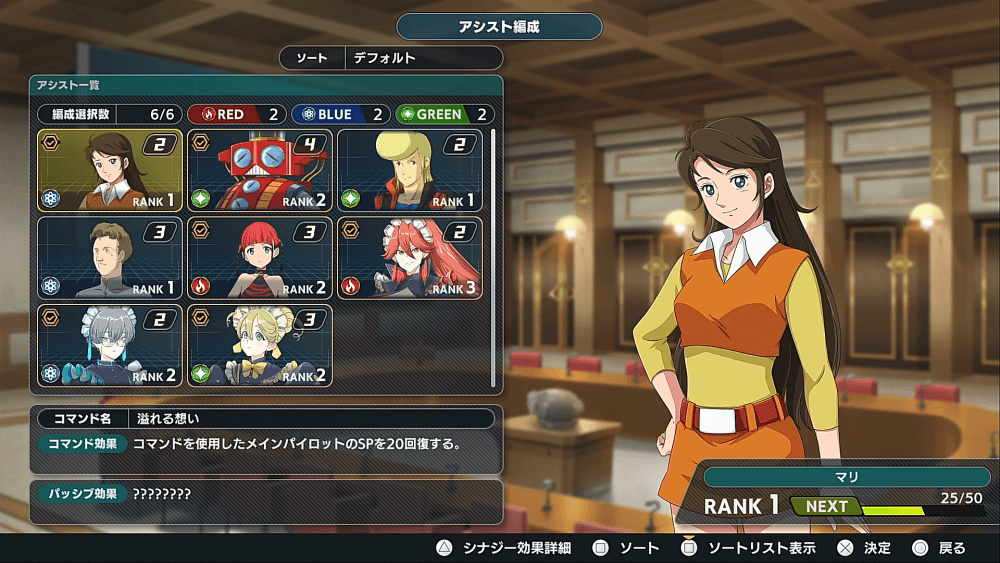Pick the brown-haired man in grey suit
Viewport: 1000px width, 563px height.
(x=110, y=258)
